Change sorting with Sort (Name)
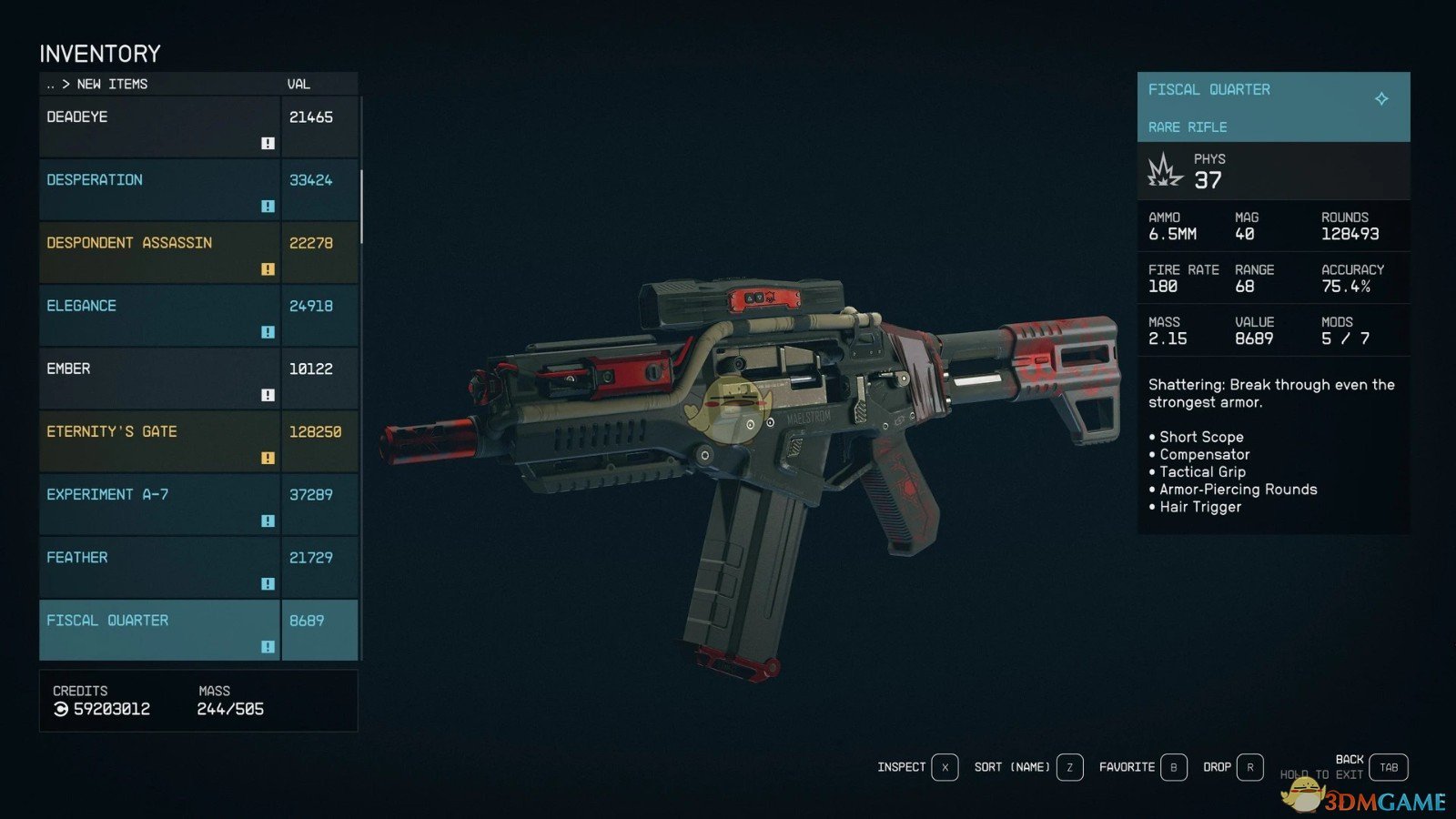Viewport: 1456px width, 819px height. coord(1069,767)
